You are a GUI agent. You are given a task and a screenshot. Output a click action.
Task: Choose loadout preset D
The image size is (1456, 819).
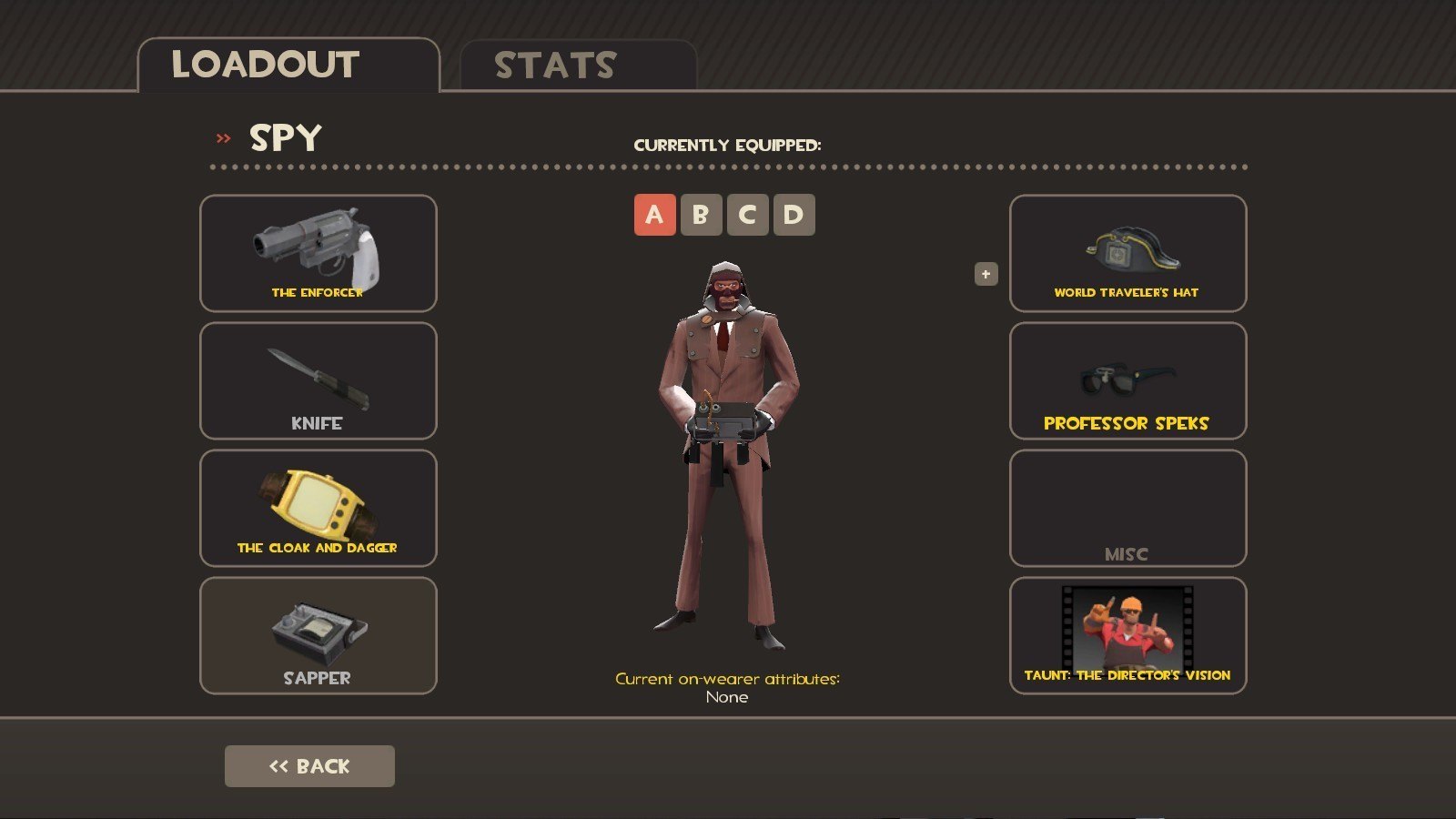coord(794,215)
